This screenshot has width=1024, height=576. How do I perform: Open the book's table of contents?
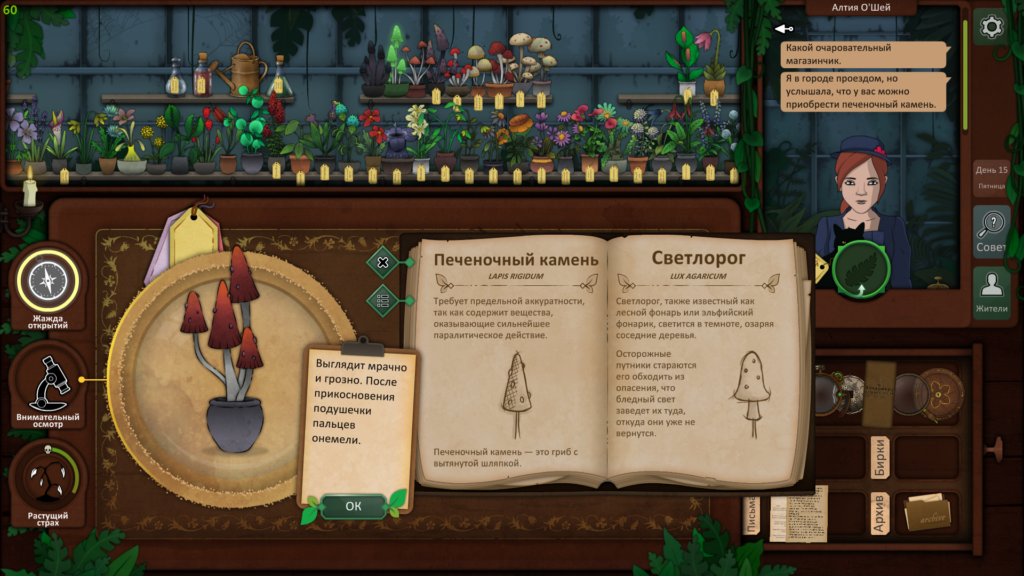(382, 299)
